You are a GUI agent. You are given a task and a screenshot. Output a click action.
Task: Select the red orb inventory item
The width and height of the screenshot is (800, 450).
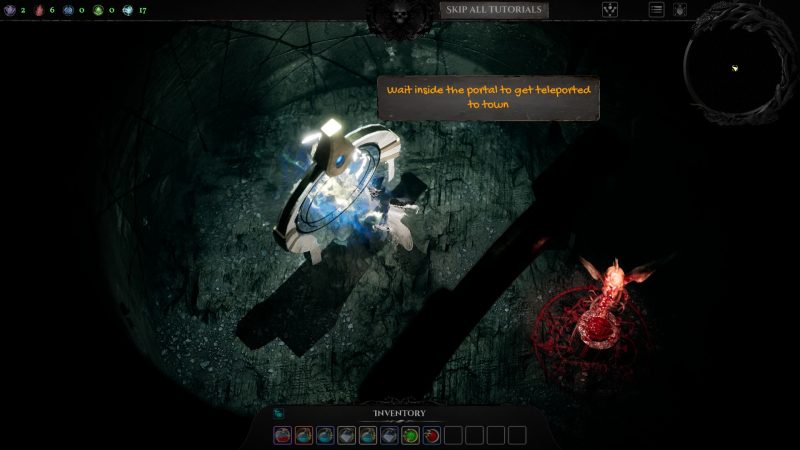click(431, 435)
